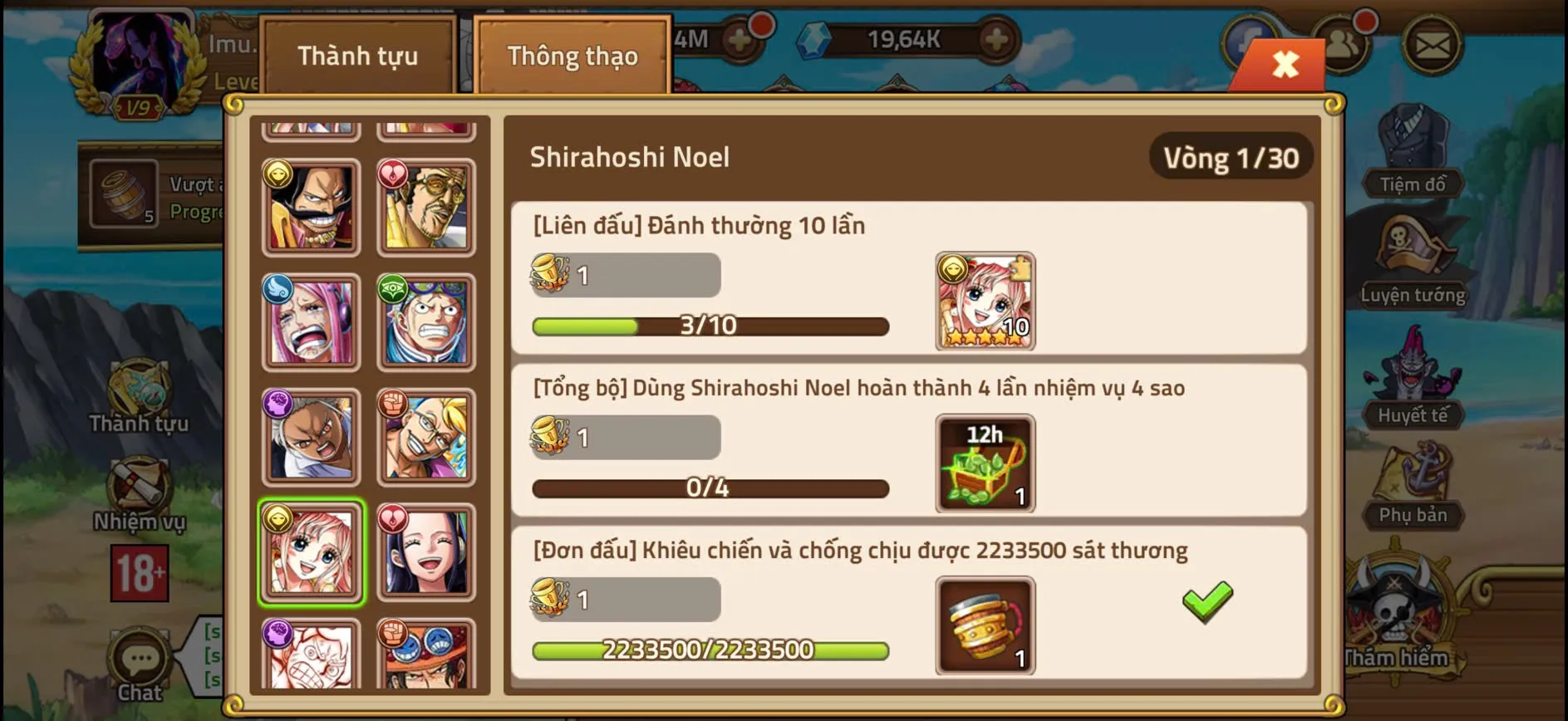Claim the 12h chest reward
The image size is (1568, 721).
(985, 463)
